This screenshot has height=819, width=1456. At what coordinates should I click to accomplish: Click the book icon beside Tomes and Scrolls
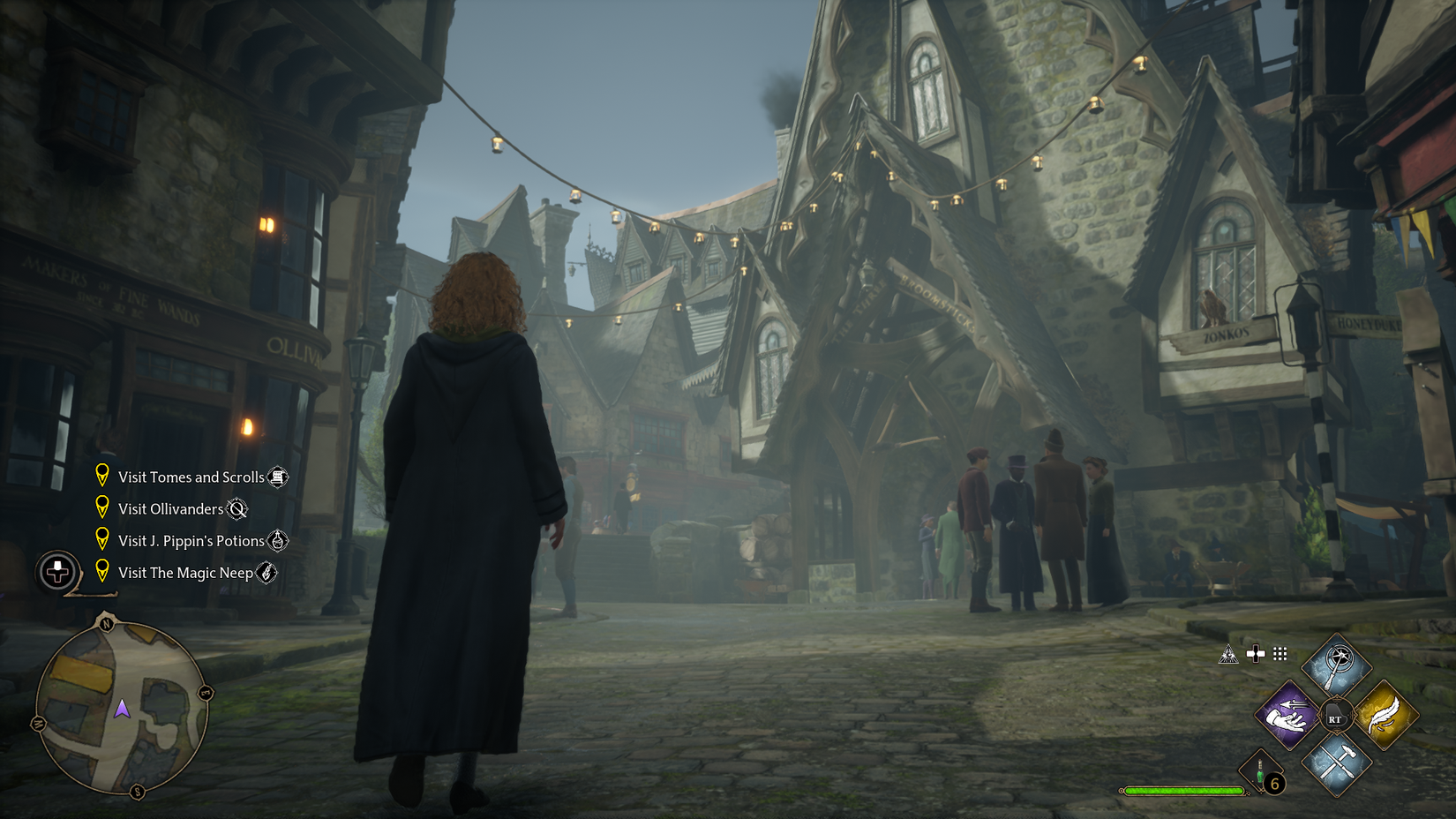coord(276,477)
